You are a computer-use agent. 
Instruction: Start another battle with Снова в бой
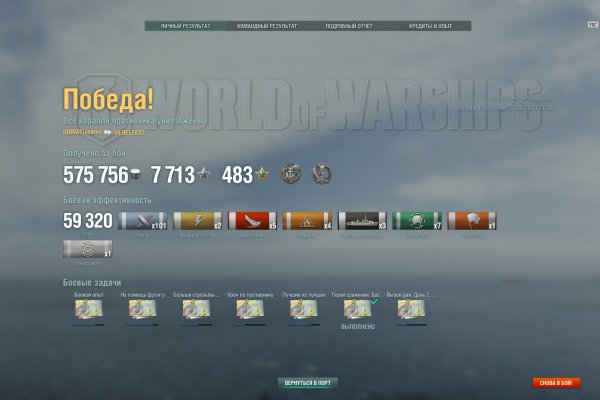[x=556, y=383]
